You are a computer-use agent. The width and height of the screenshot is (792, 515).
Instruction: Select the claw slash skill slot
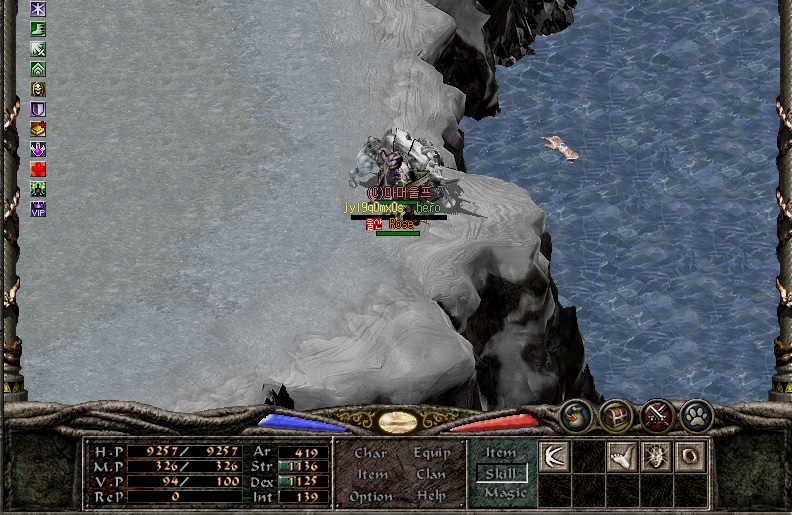[554, 457]
